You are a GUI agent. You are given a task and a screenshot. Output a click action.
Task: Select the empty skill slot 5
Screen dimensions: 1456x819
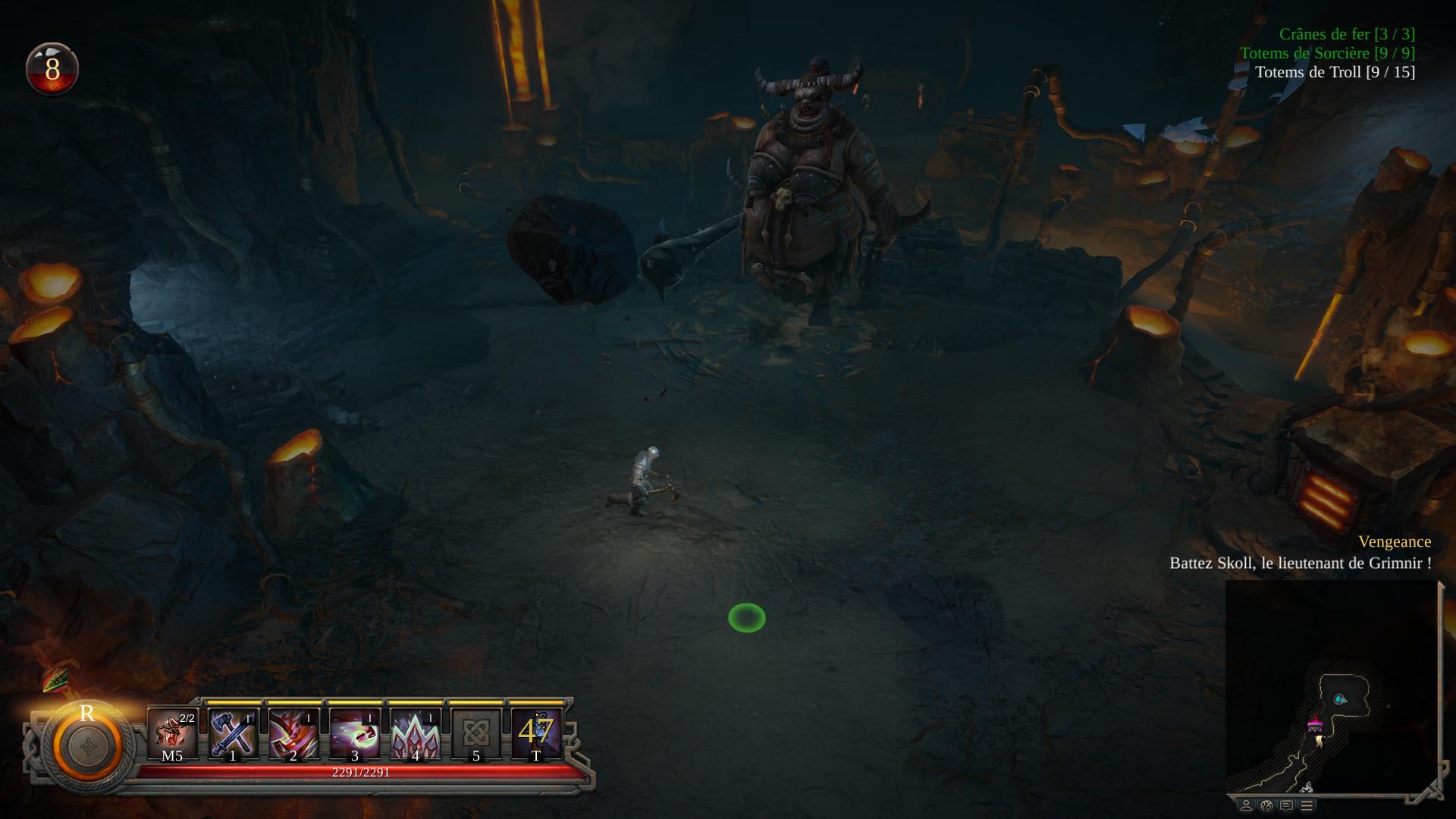pyautogui.click(x=475, y=734)
